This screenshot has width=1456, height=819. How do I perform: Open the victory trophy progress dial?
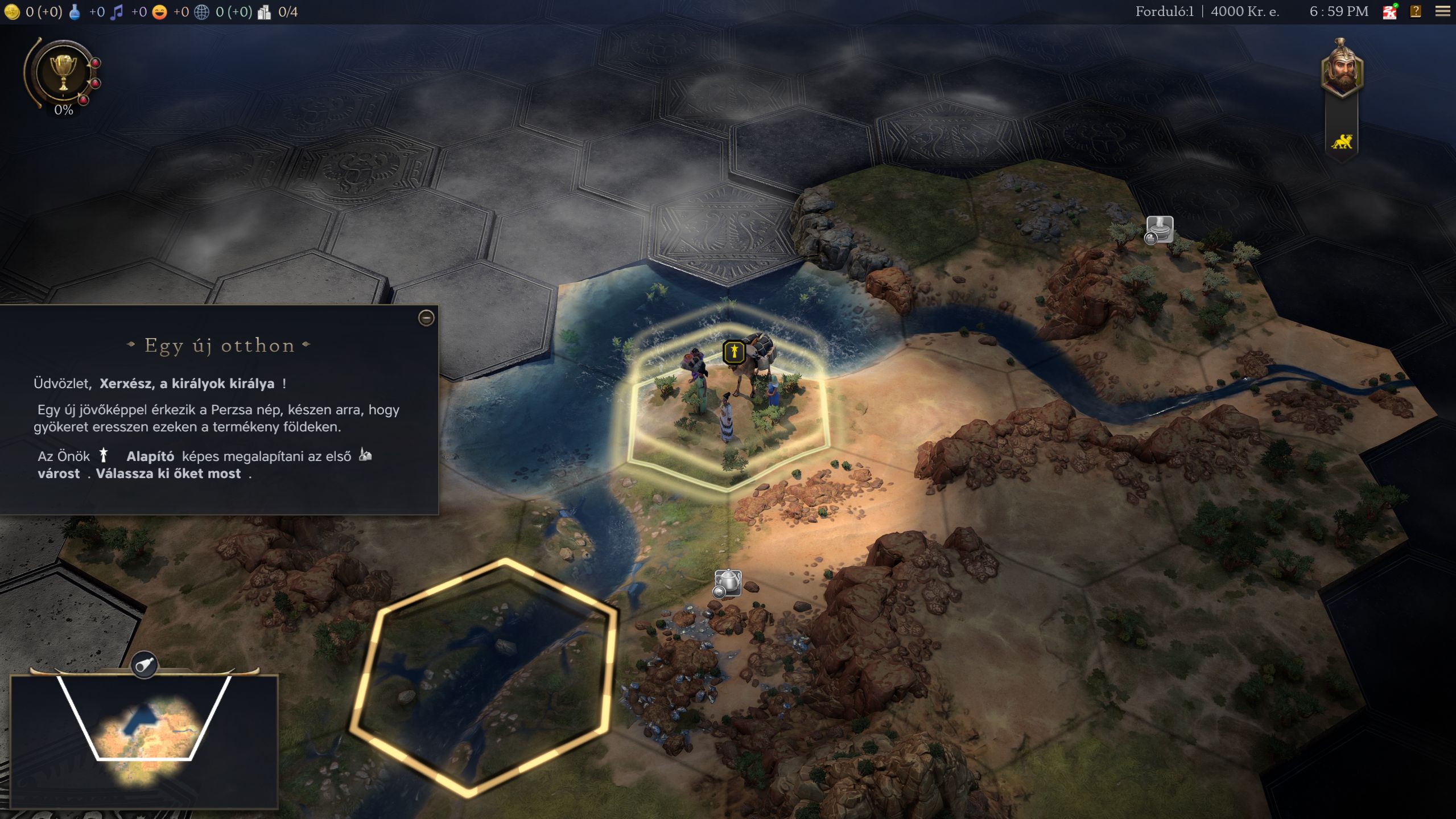coord(63,73)
